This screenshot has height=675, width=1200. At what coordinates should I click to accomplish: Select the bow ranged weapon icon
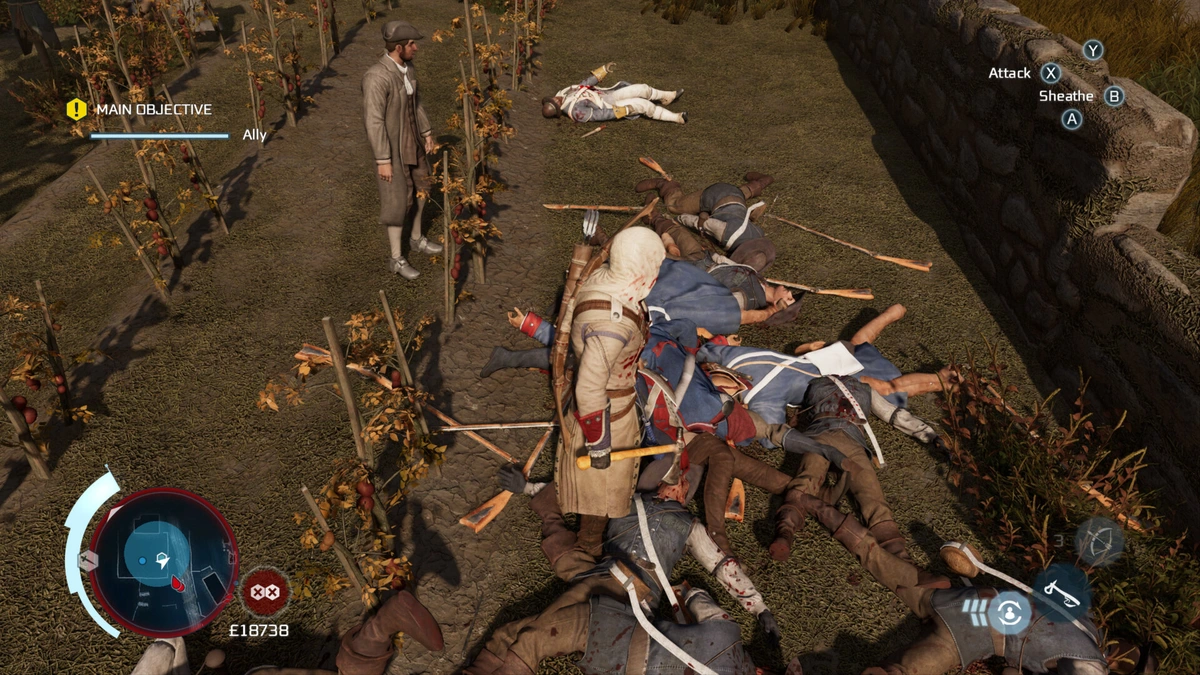pyautogui.click(x=1099, y=542)
